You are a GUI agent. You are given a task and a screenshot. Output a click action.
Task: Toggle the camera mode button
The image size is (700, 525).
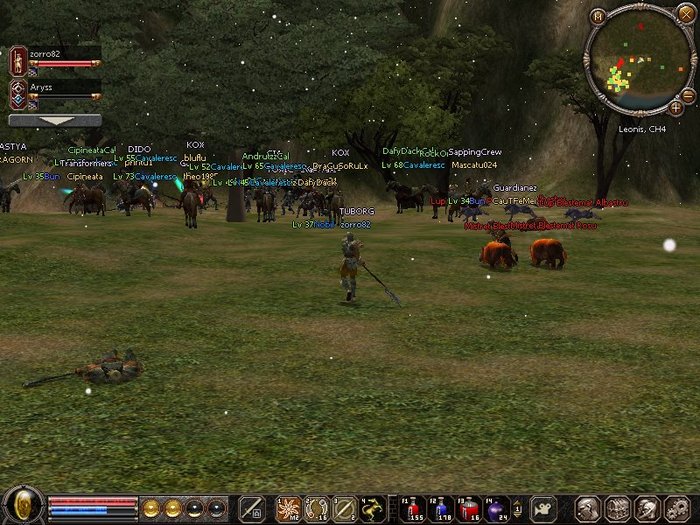[542, 507]
